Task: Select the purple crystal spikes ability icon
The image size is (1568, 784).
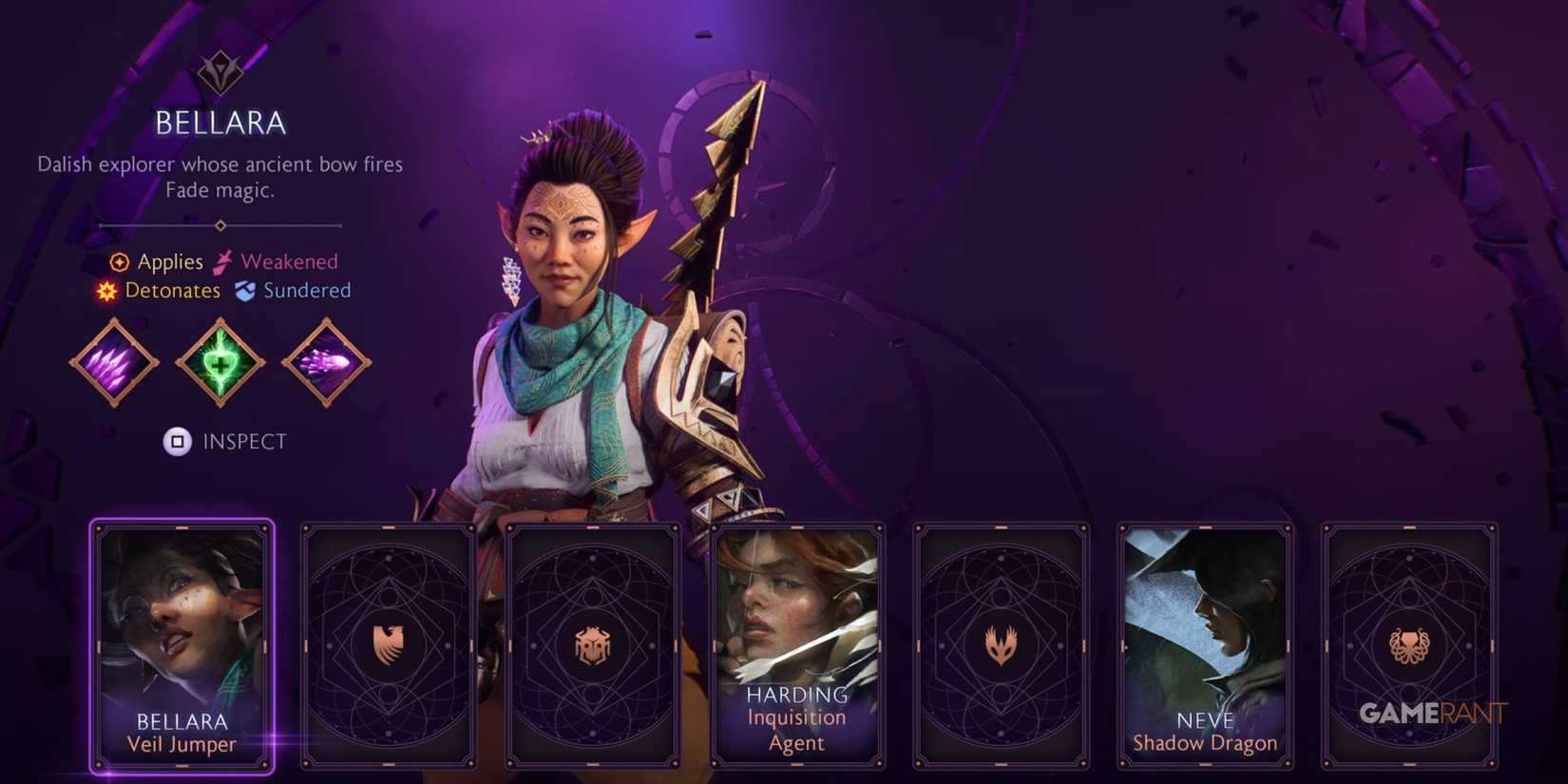Action: click(x=113, y=364)
